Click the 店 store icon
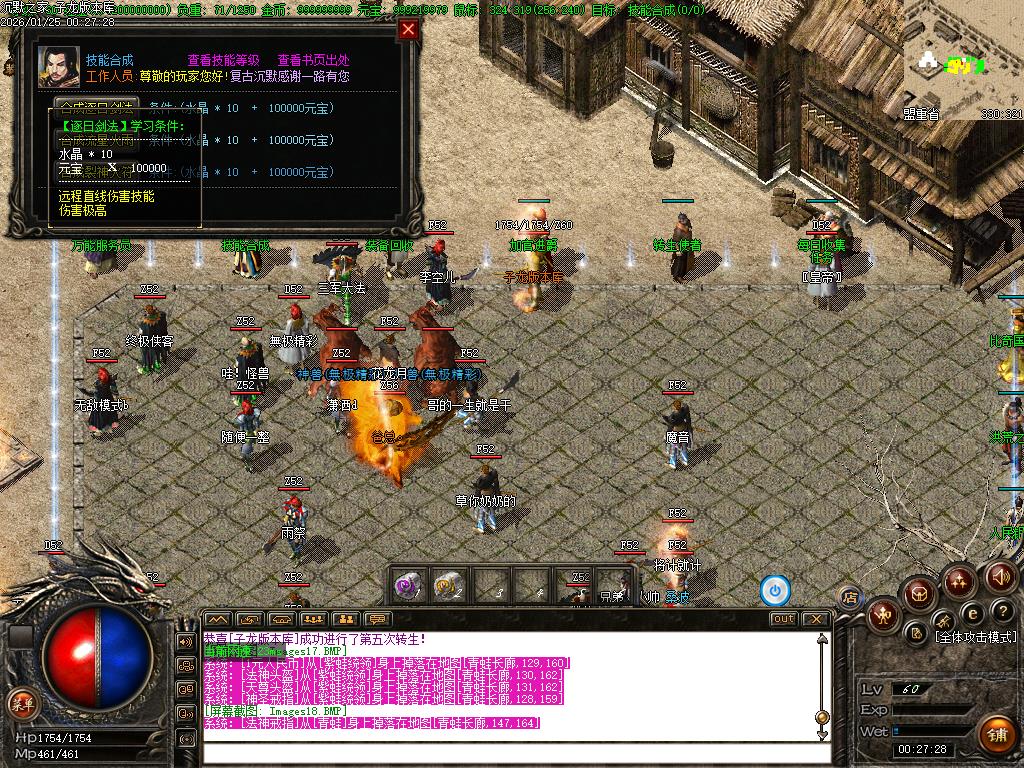1024x768 pixels. (850, 598)
